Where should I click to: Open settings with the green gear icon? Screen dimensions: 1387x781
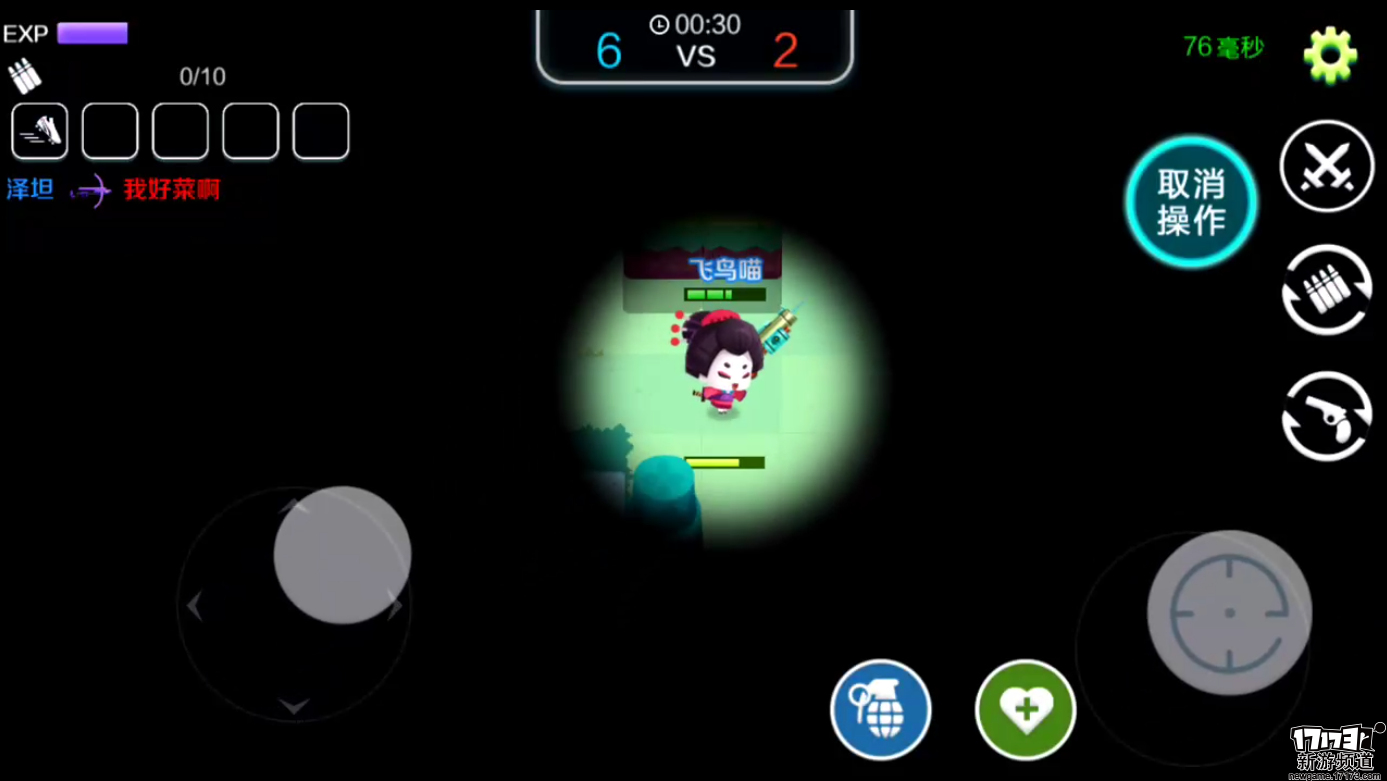click(x=1330, y=56)
